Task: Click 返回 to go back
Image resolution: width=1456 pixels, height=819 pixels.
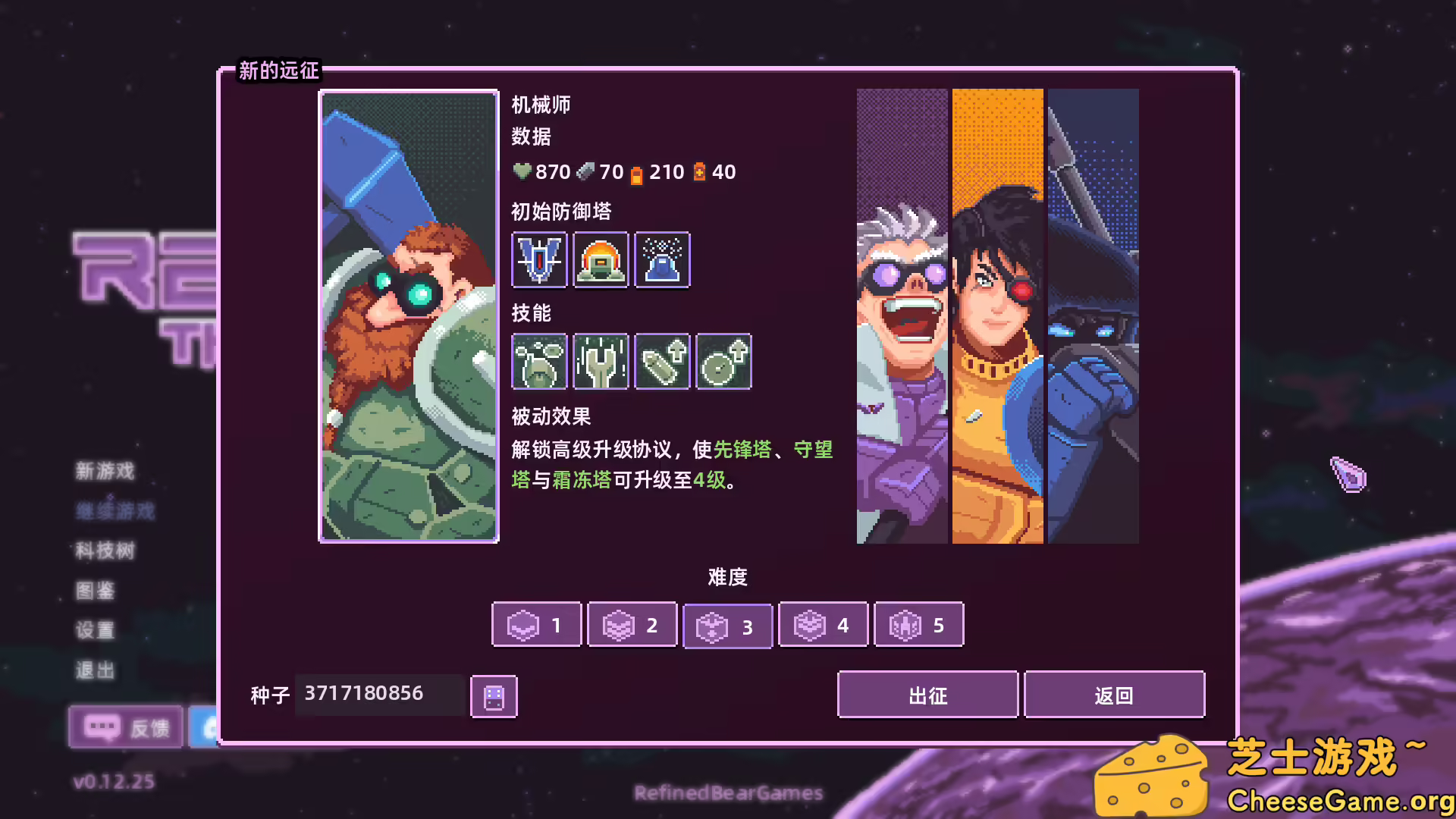Action: (1114, 695)
